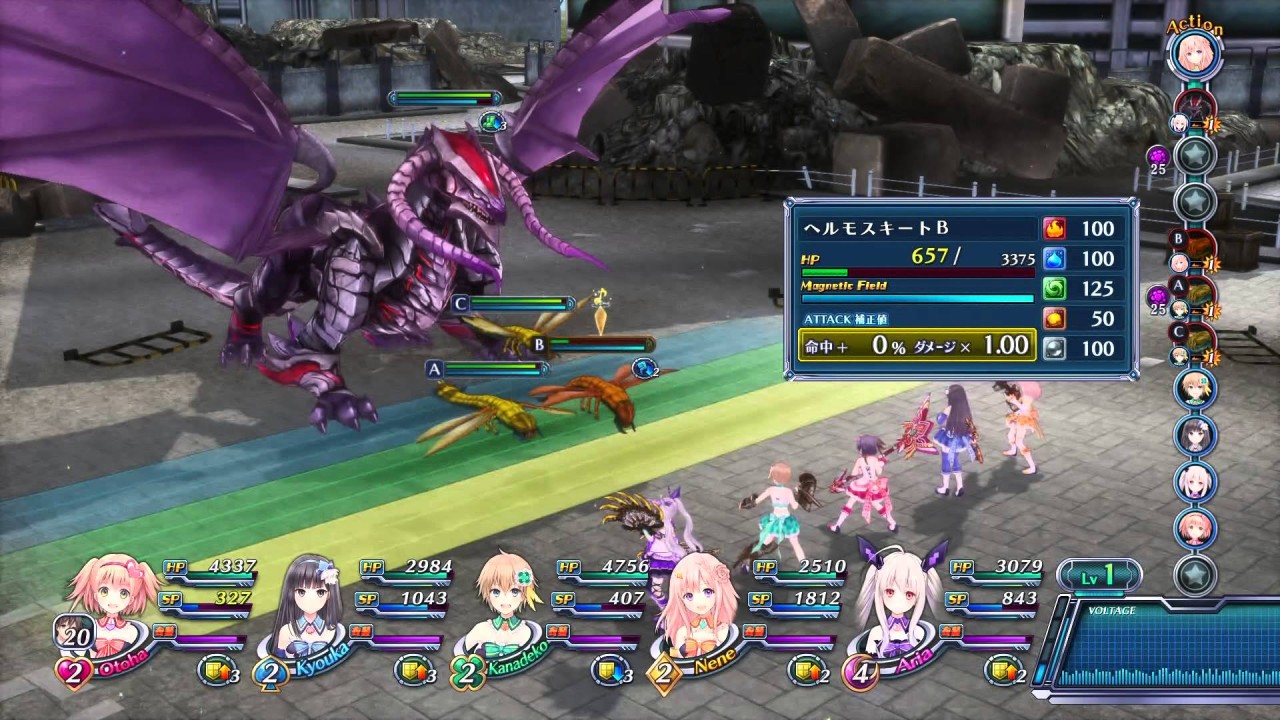Select the dragon icon in the turn order
The width and height of the screenshot is (1280, 720).
click(x=1195, y=106)
